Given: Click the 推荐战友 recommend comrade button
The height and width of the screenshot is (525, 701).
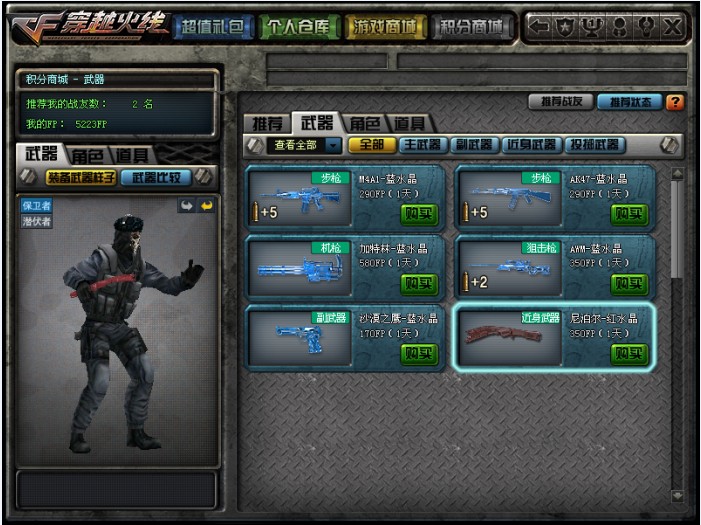Looking at the screenshot, I should (x=560, y=101).
